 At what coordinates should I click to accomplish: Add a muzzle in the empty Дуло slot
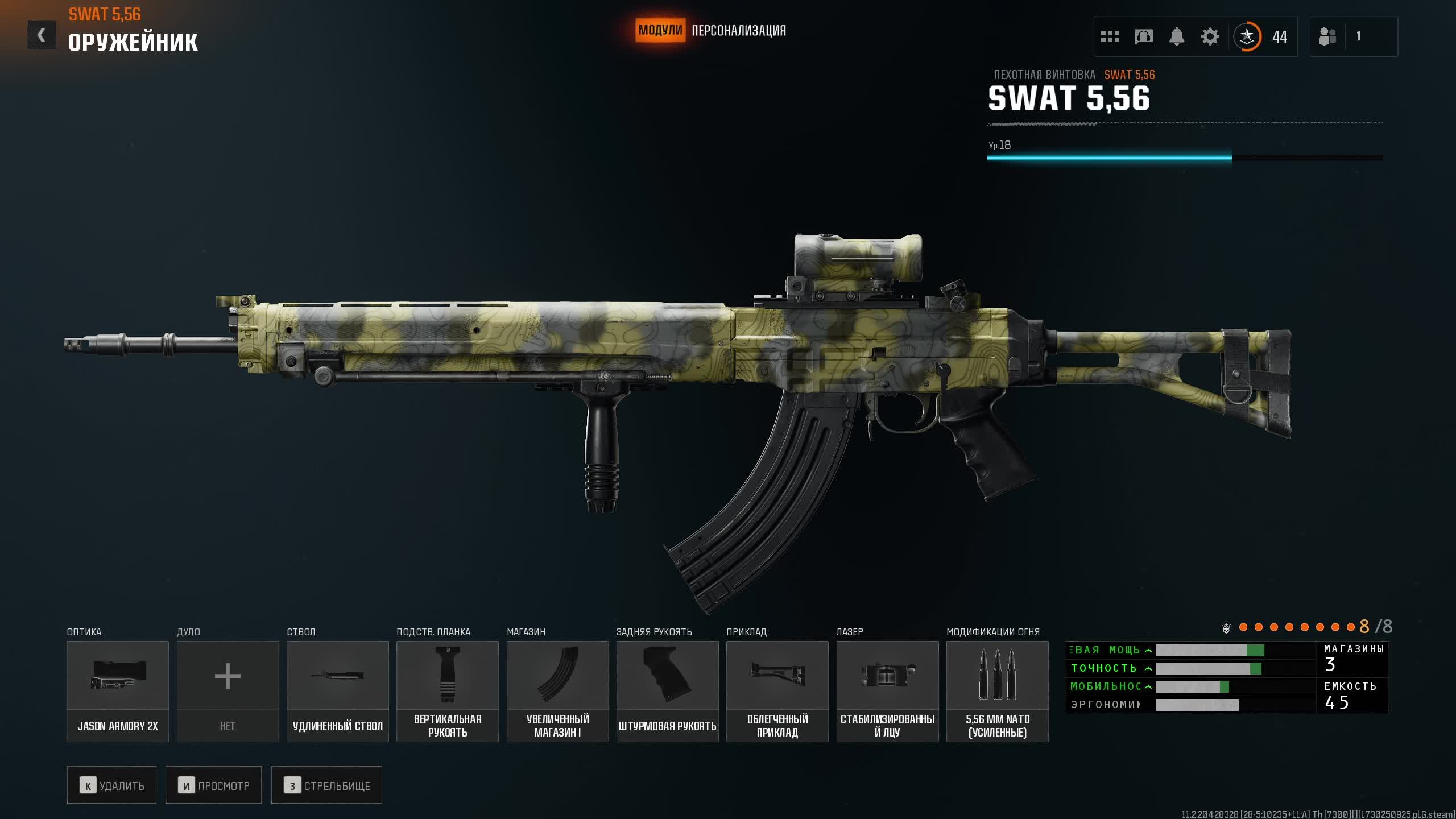click(x=227, y=691)
